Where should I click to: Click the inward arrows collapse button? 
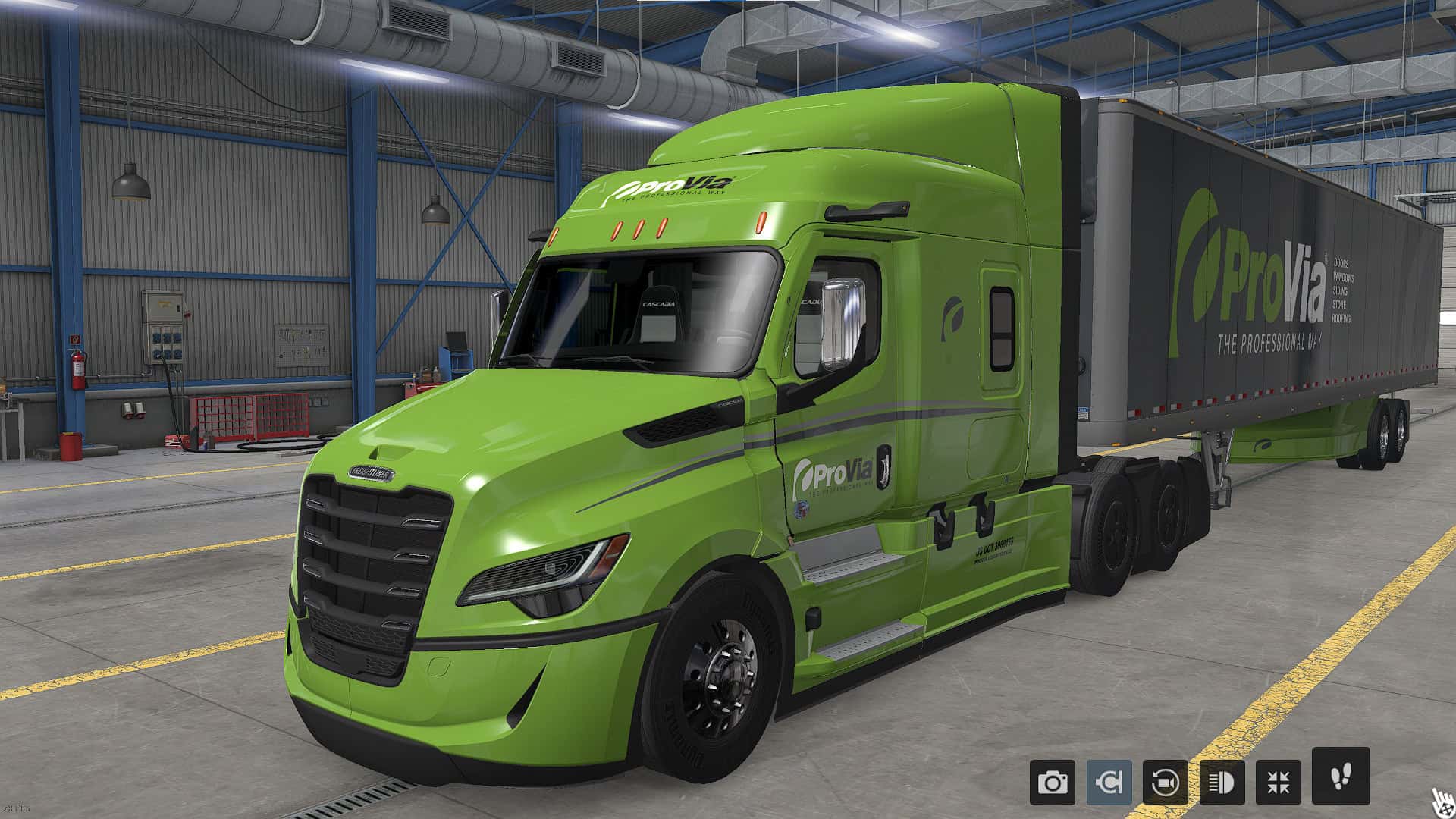(1279, 782)
